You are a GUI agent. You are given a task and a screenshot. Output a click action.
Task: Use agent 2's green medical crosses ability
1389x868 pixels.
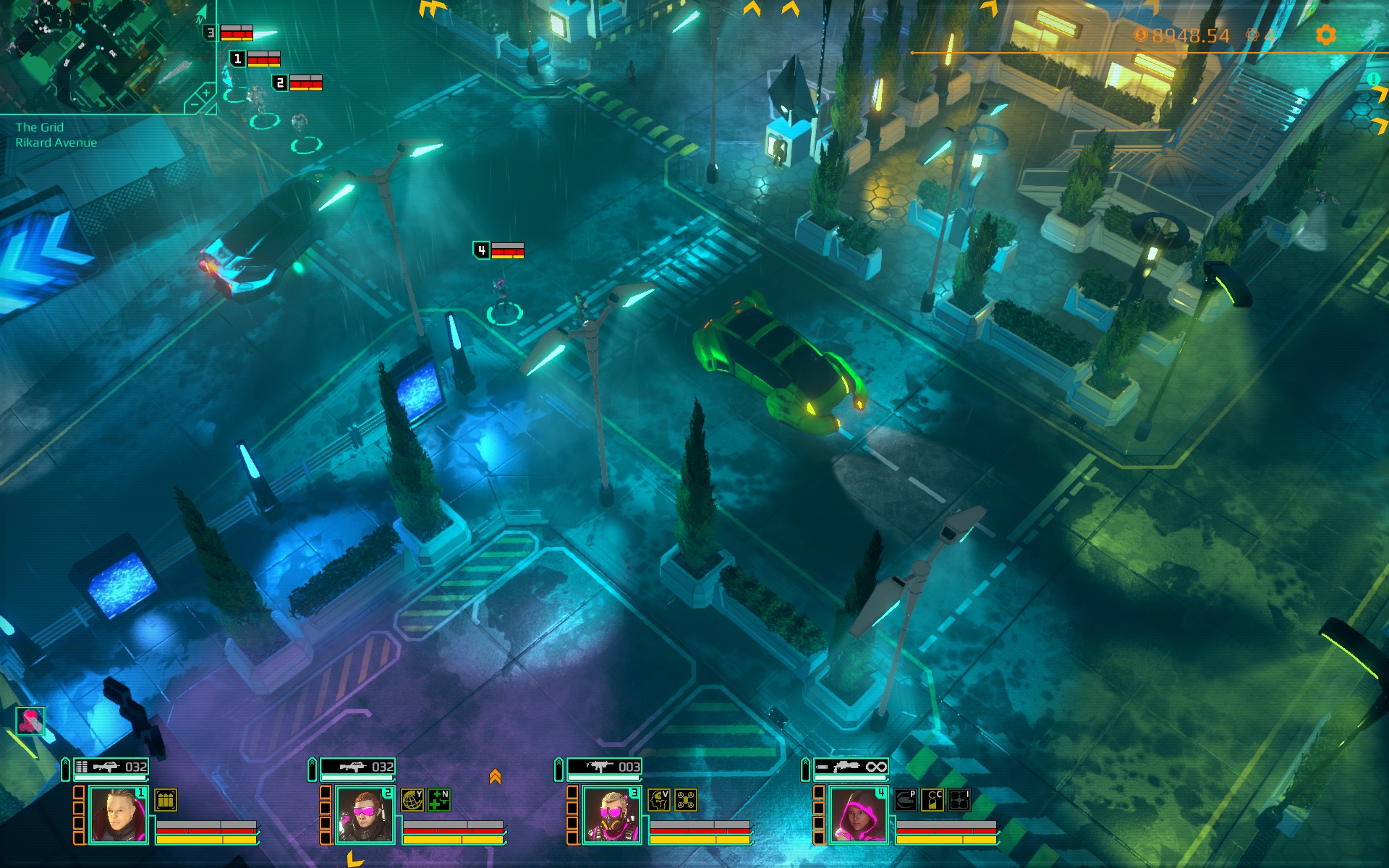coord(439,800)
